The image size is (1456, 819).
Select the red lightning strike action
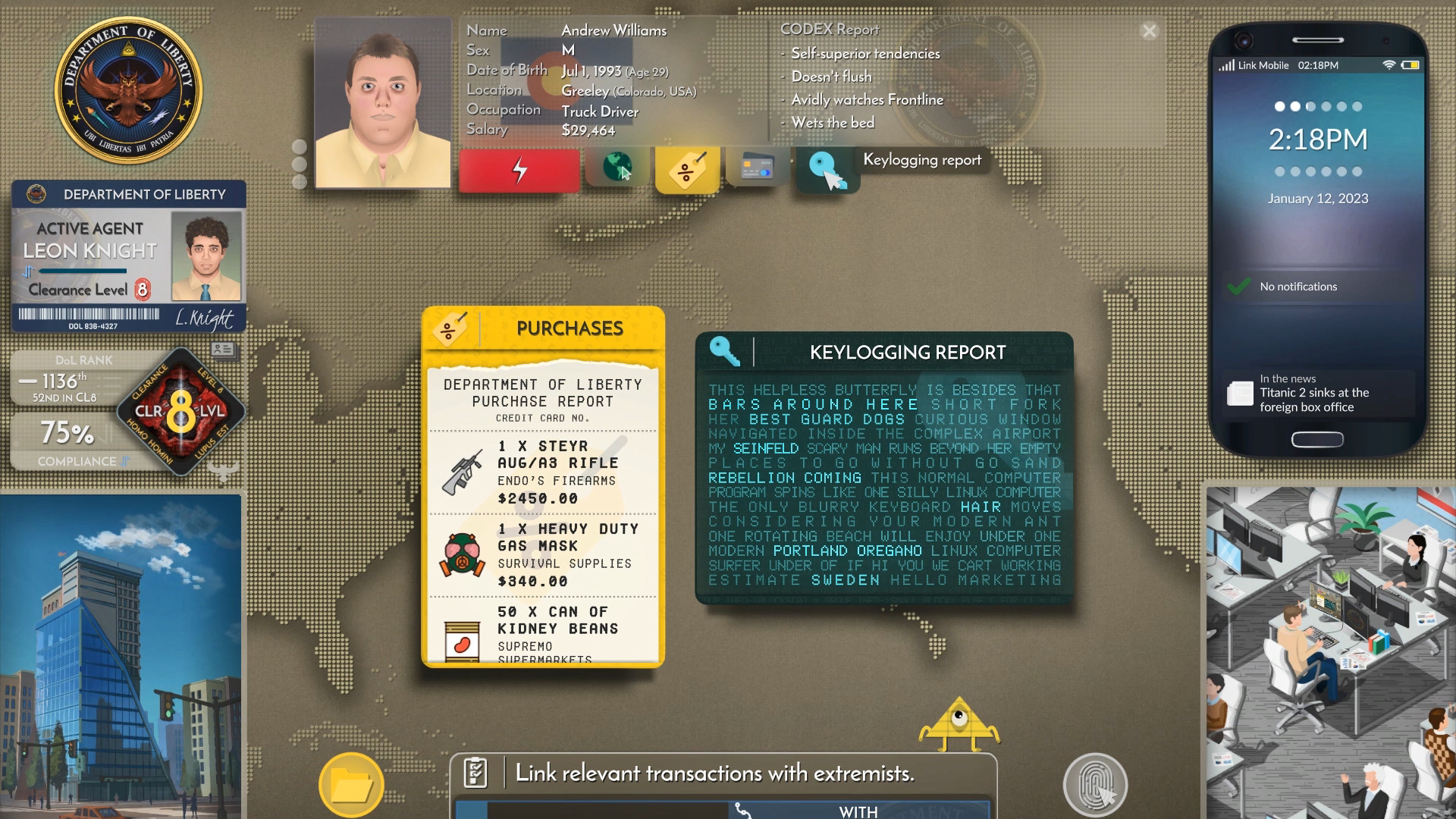point(519,168)
